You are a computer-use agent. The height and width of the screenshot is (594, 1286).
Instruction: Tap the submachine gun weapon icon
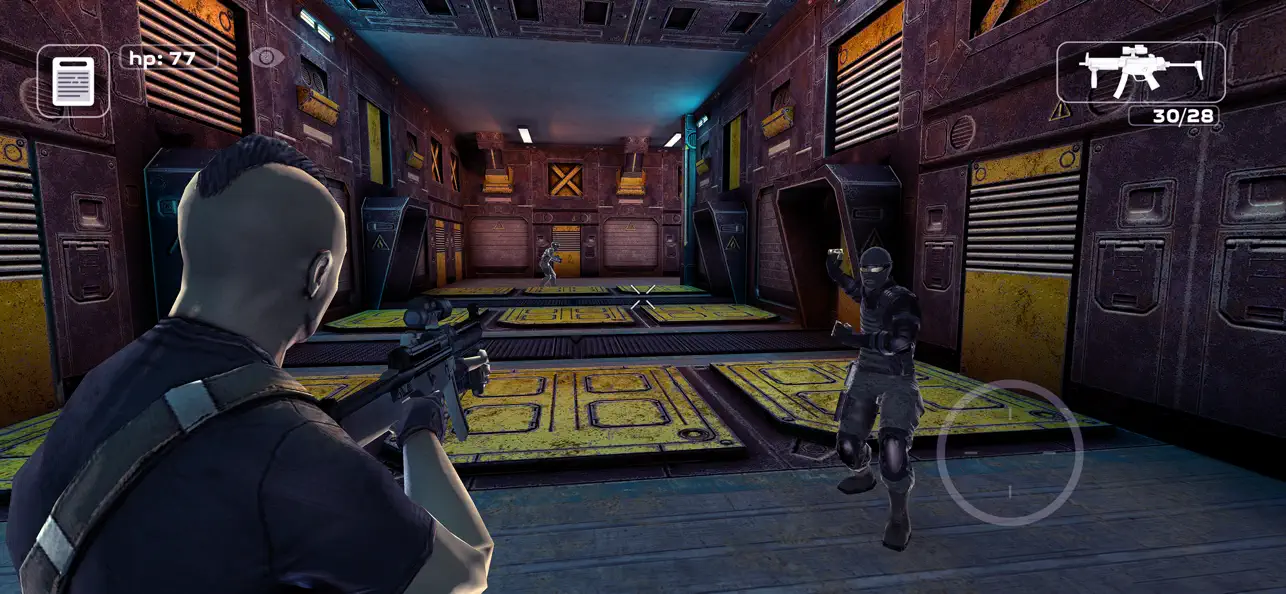point(1140,72)
